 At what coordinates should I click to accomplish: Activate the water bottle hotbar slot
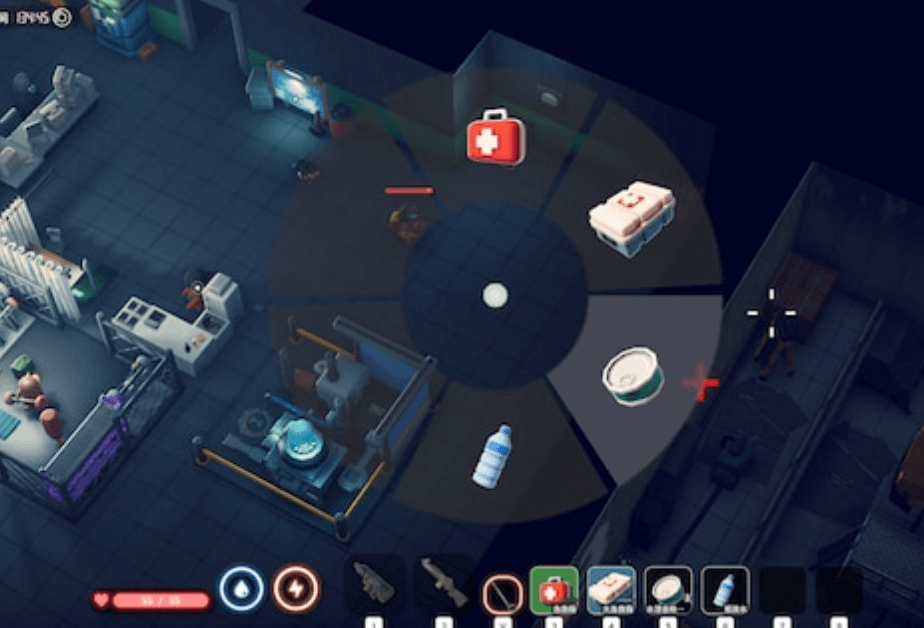pyautogui.click(x=725, y=590)
